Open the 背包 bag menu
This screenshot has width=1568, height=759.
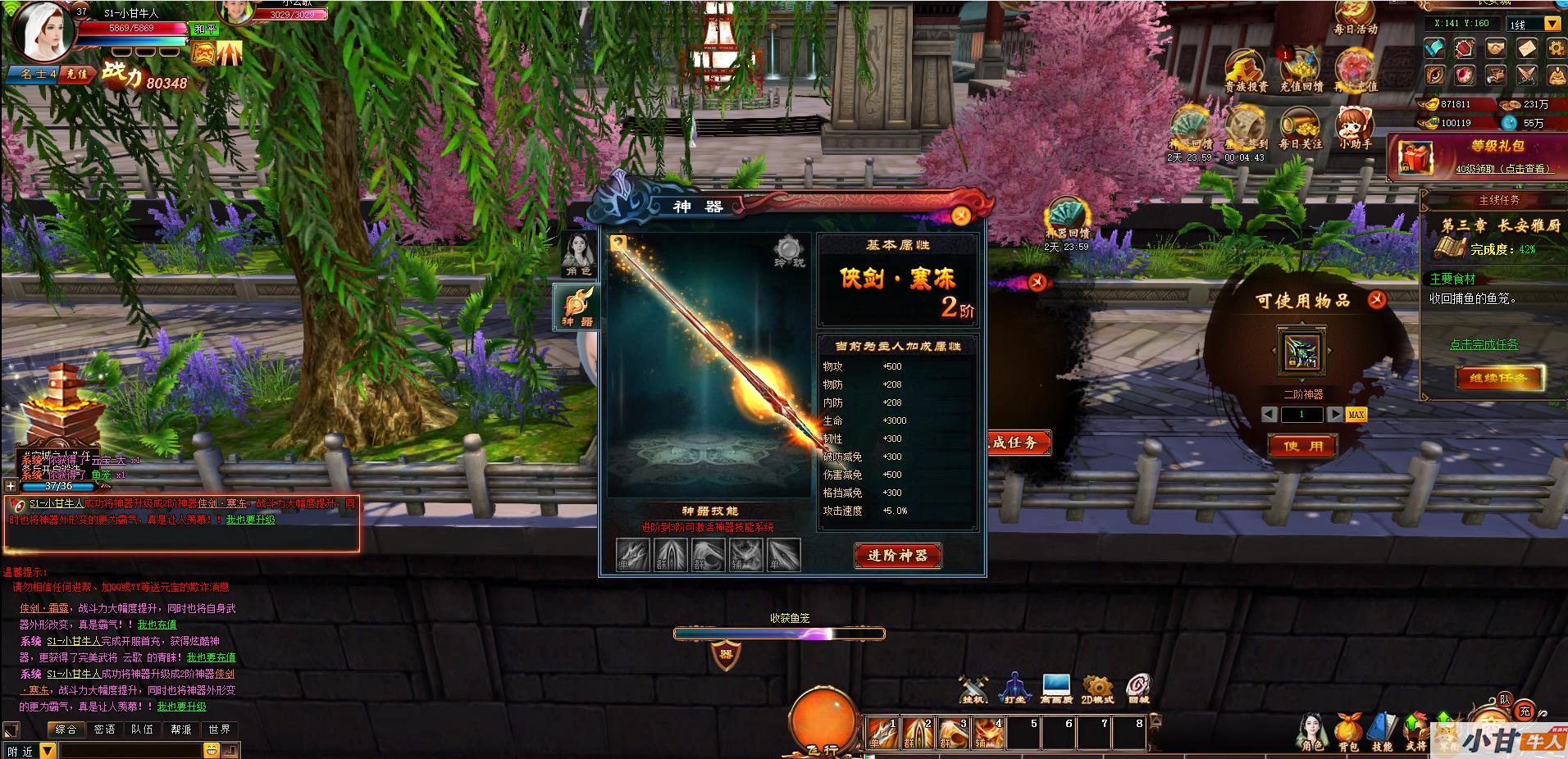tap(1348, 733)
